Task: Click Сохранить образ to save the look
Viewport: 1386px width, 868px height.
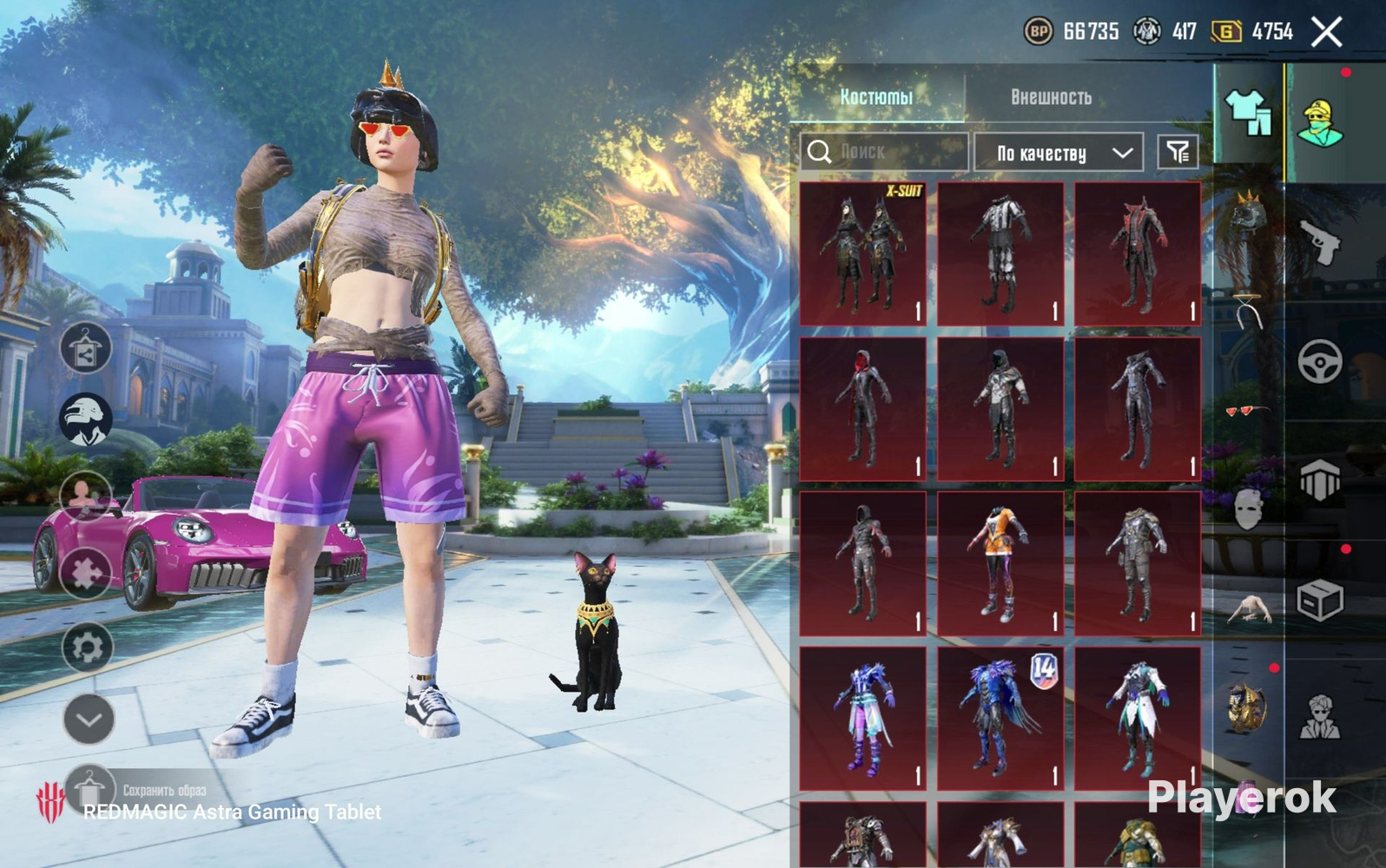Action: 163,790
